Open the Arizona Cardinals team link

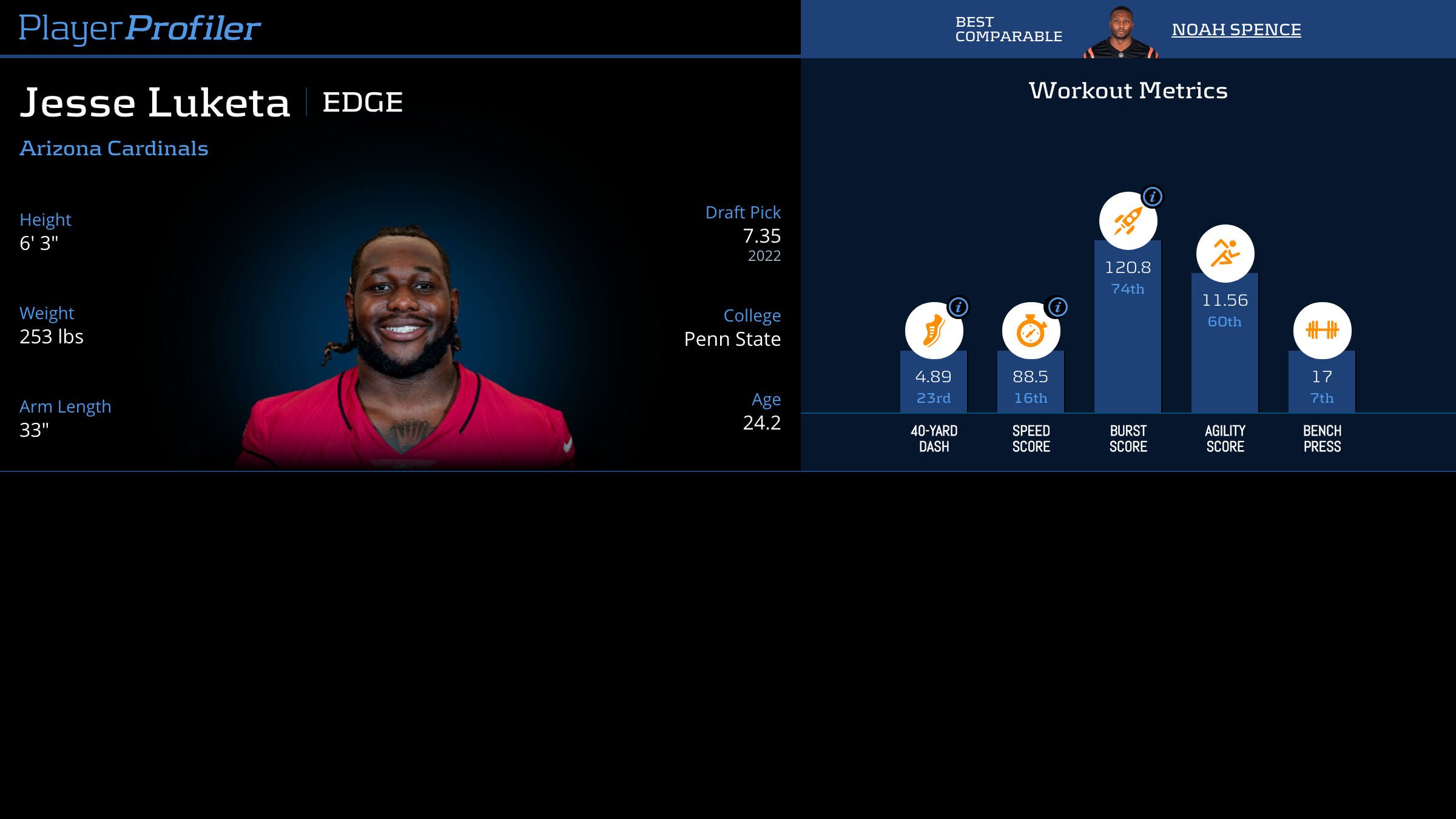click(114, 148)
